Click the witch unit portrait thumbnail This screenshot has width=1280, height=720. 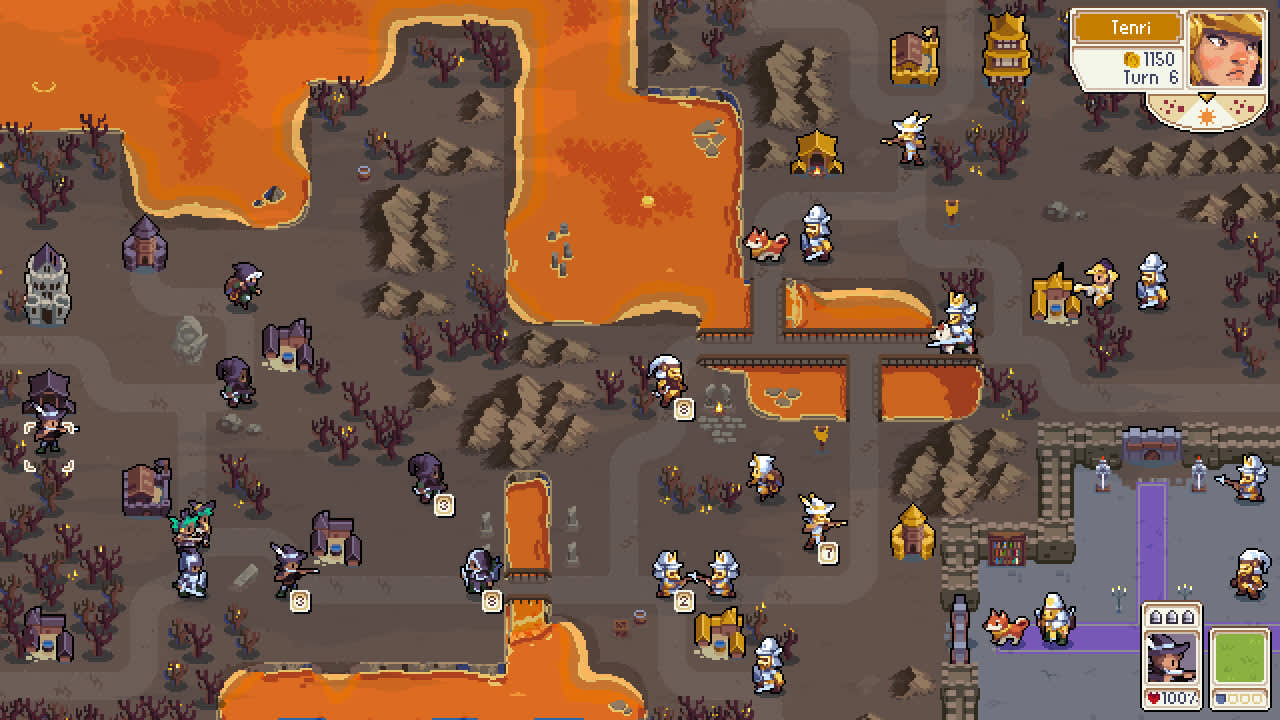tap(1172, 660)
